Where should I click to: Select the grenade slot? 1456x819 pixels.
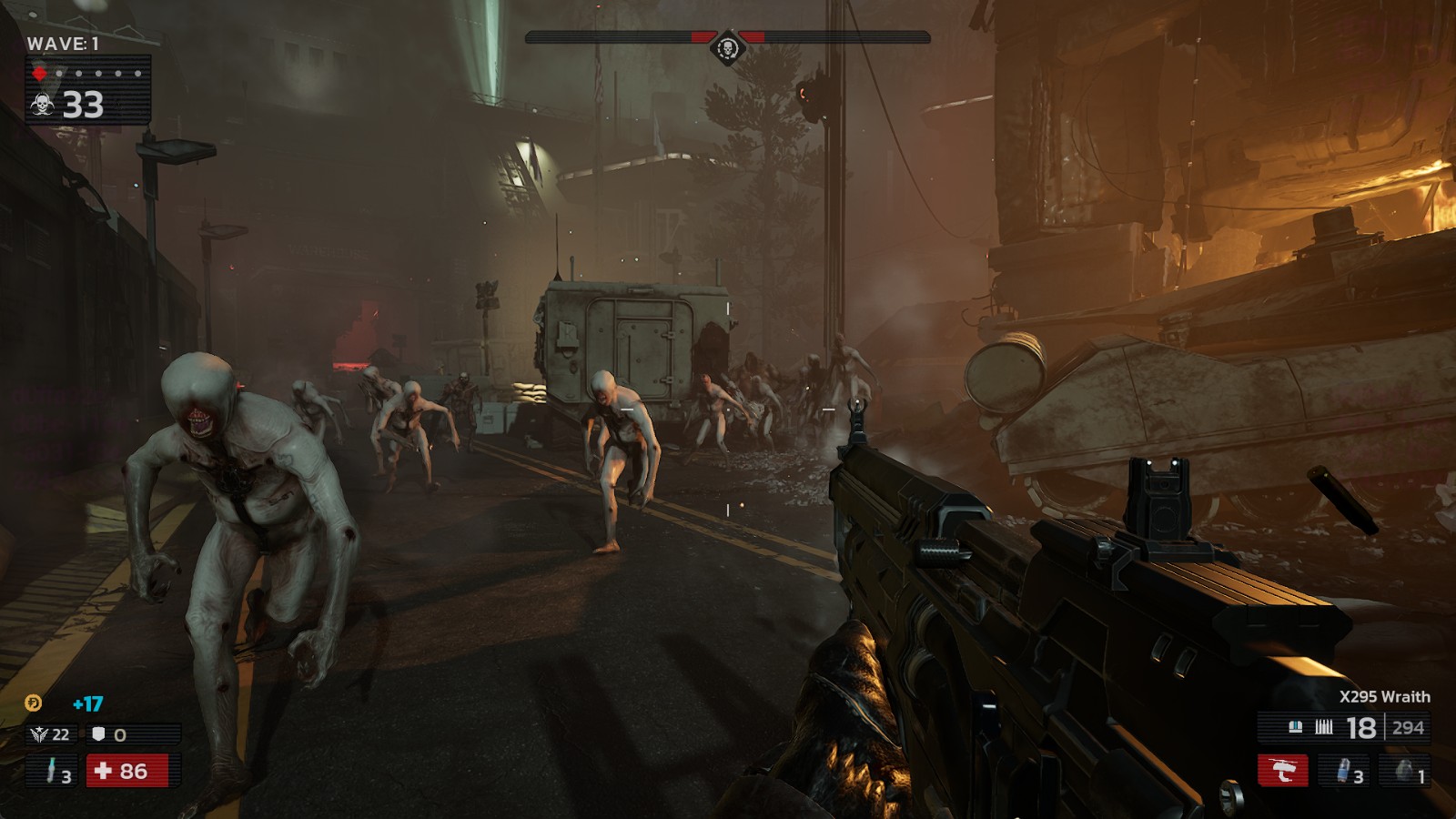point(1407,771)
